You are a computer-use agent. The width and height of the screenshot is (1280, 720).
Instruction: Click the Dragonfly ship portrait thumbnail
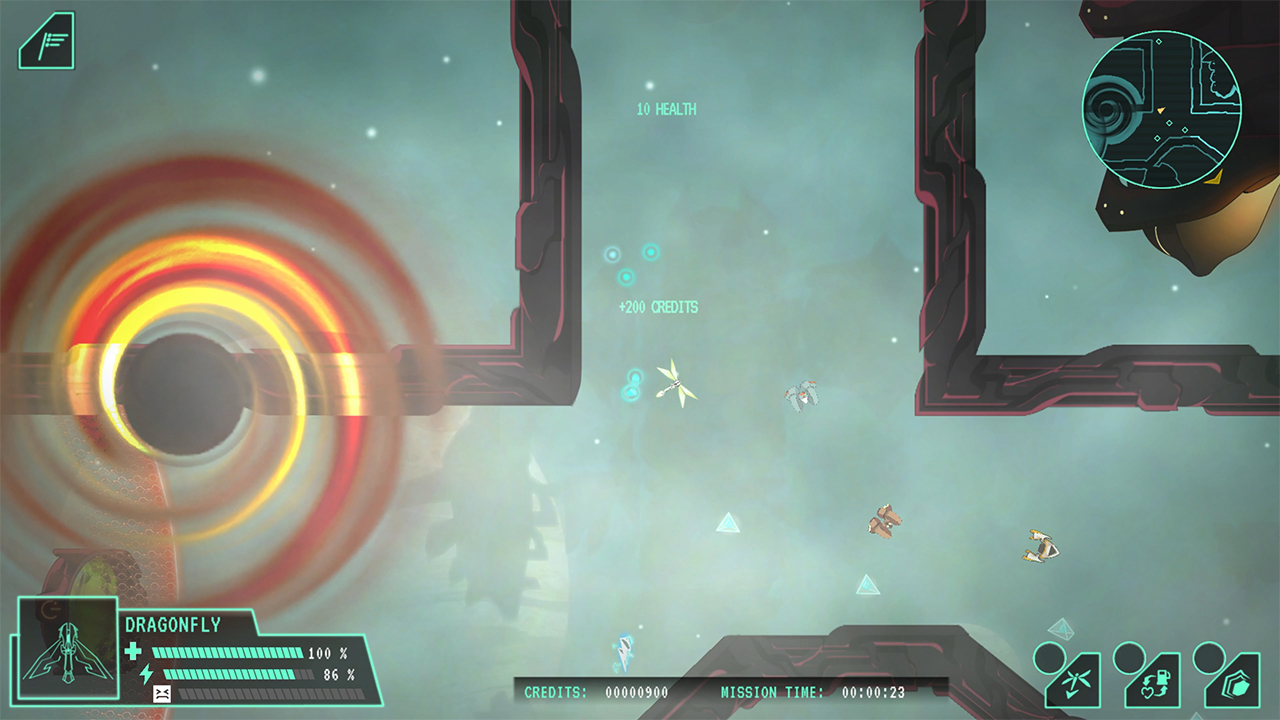[69, 650]
